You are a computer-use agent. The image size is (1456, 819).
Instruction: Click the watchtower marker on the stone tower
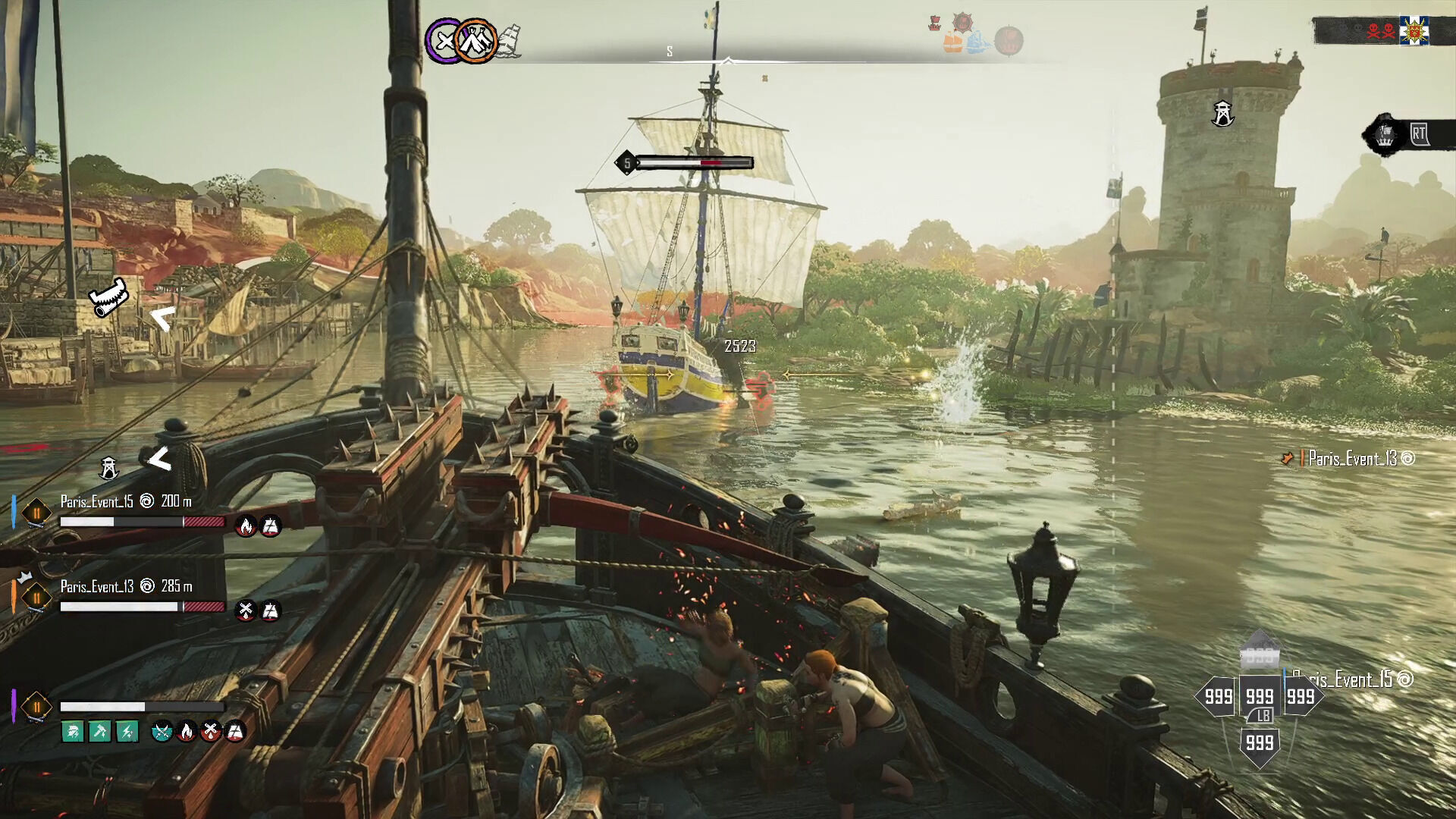click(1222, 114)
